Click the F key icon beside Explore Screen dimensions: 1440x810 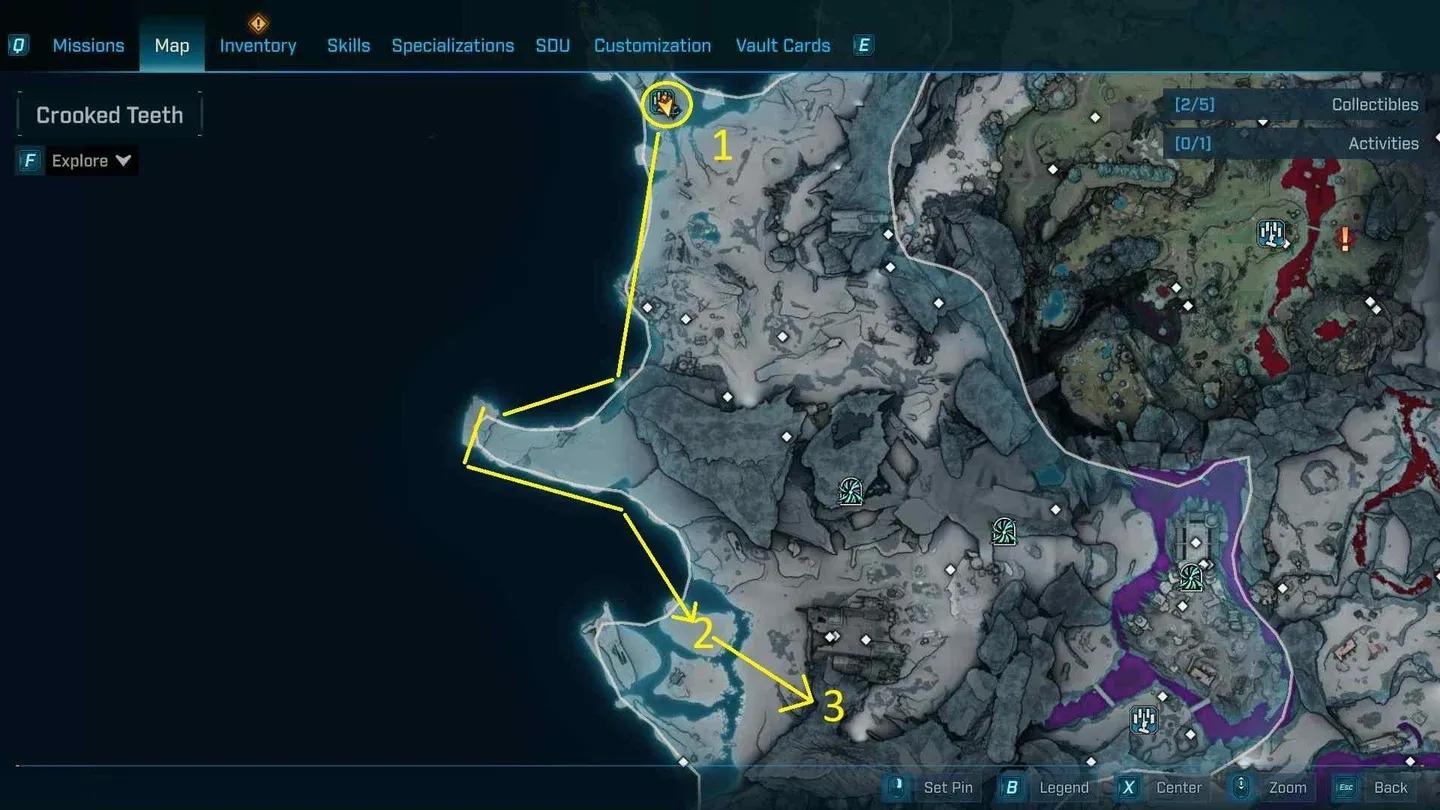point(27,160)
